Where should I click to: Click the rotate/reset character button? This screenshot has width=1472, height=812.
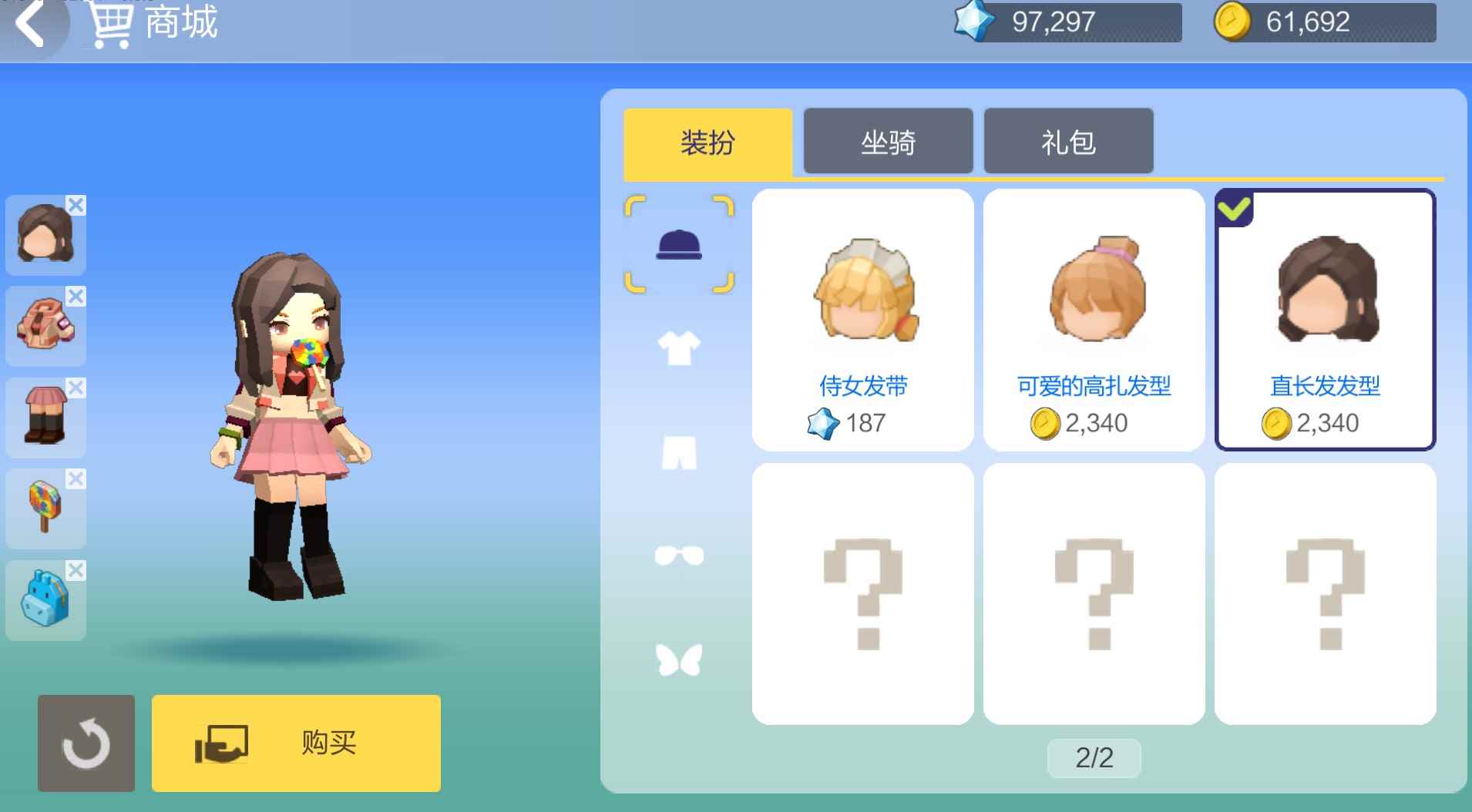click(x=86, y=742)
